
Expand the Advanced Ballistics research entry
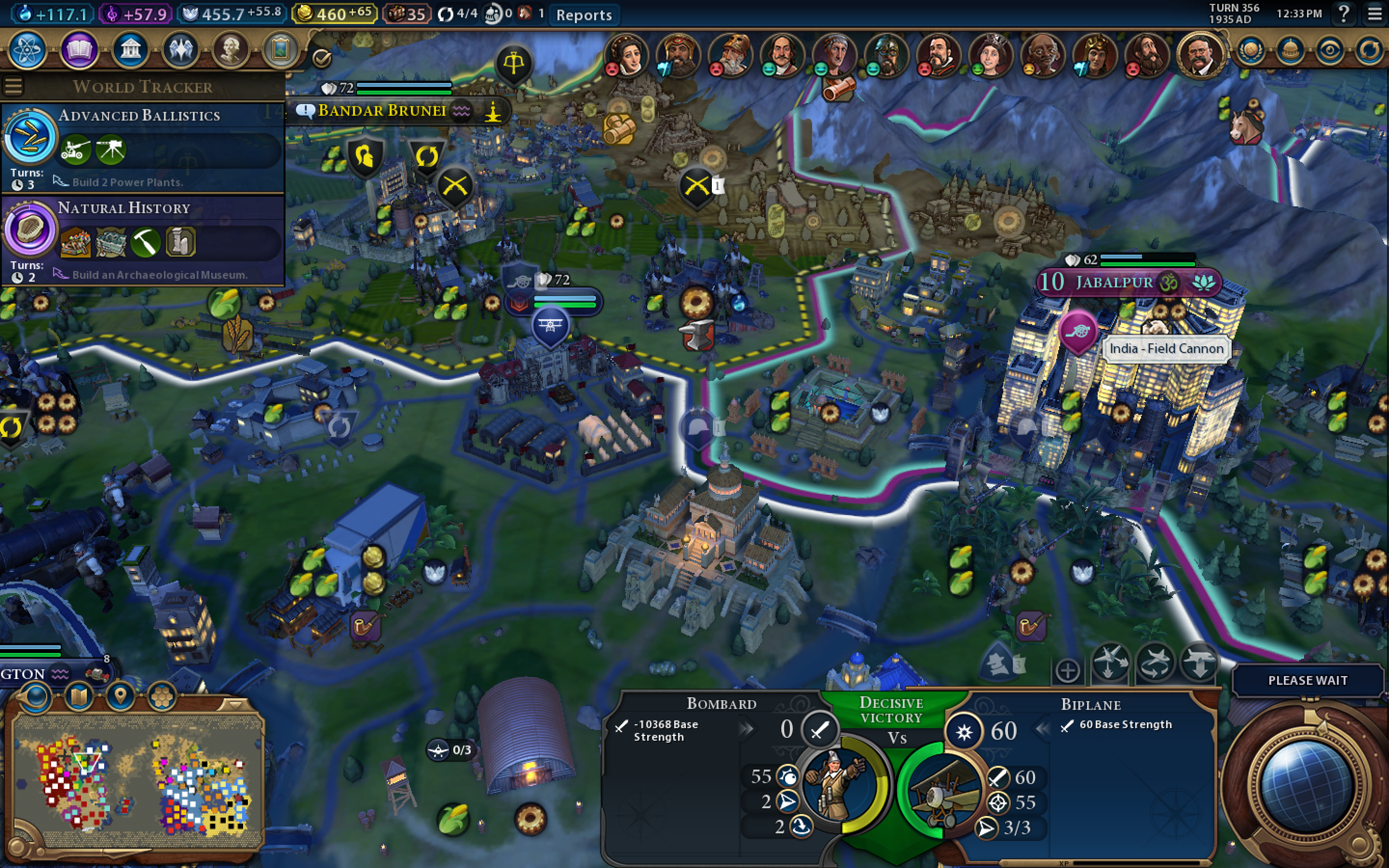[141, 115]
